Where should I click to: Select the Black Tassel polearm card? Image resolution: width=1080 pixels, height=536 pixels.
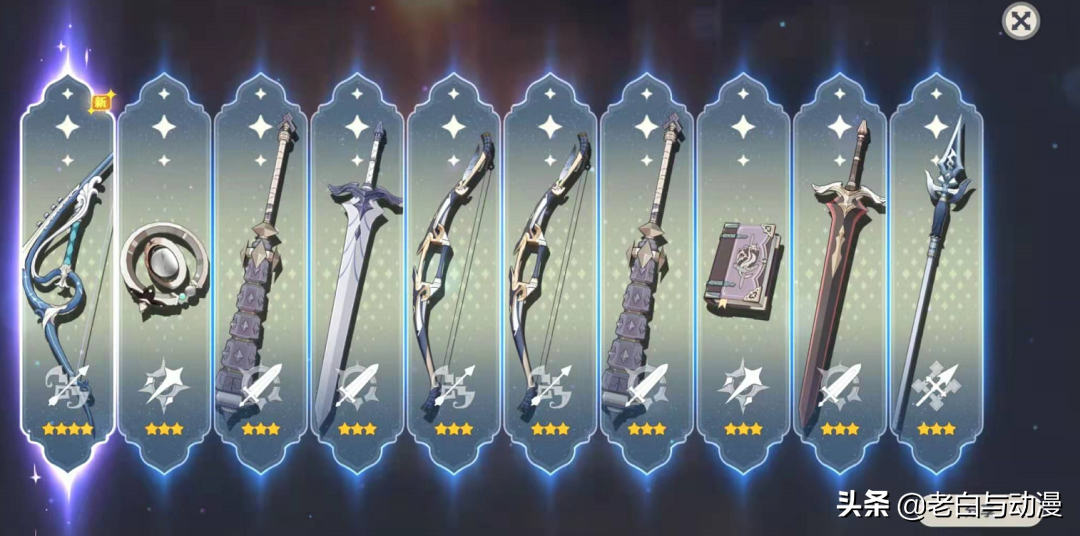[936, 270]
